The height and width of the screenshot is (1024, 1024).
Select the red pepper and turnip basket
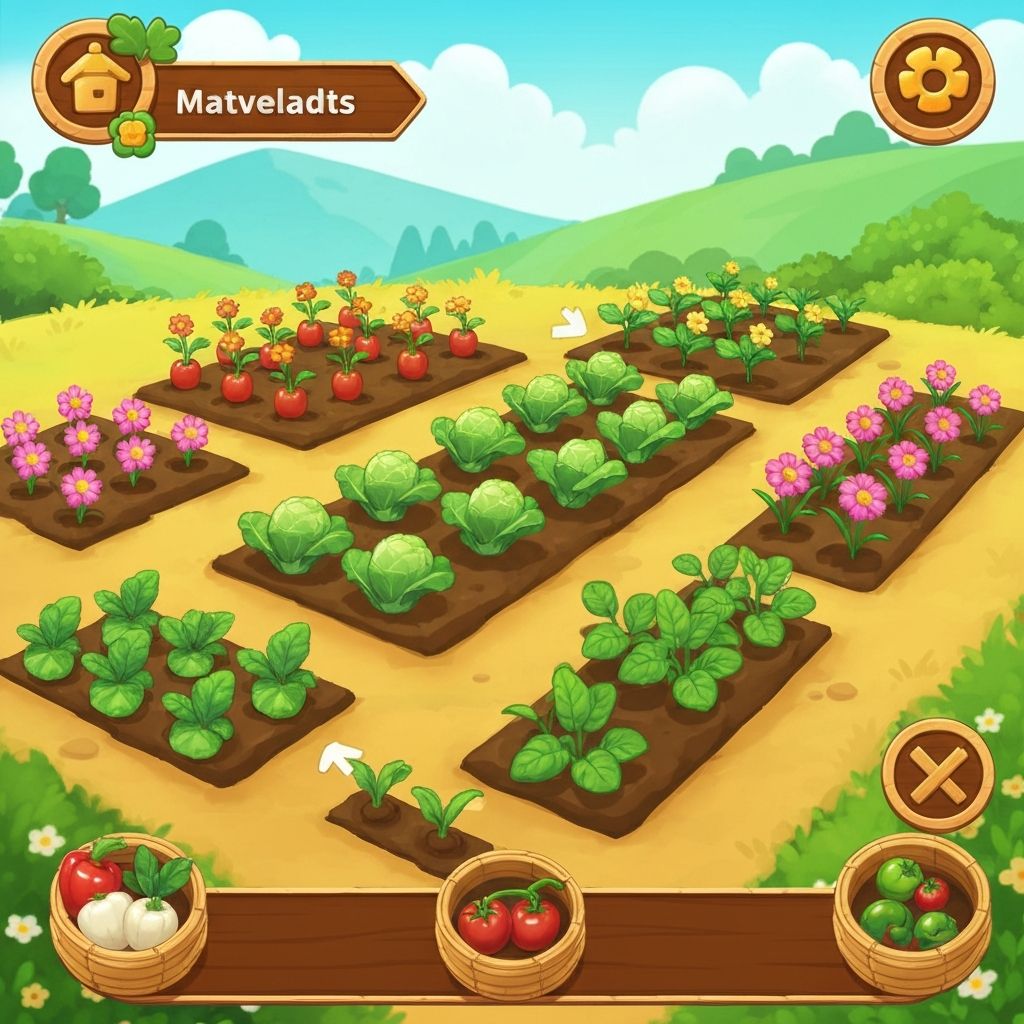127,912
